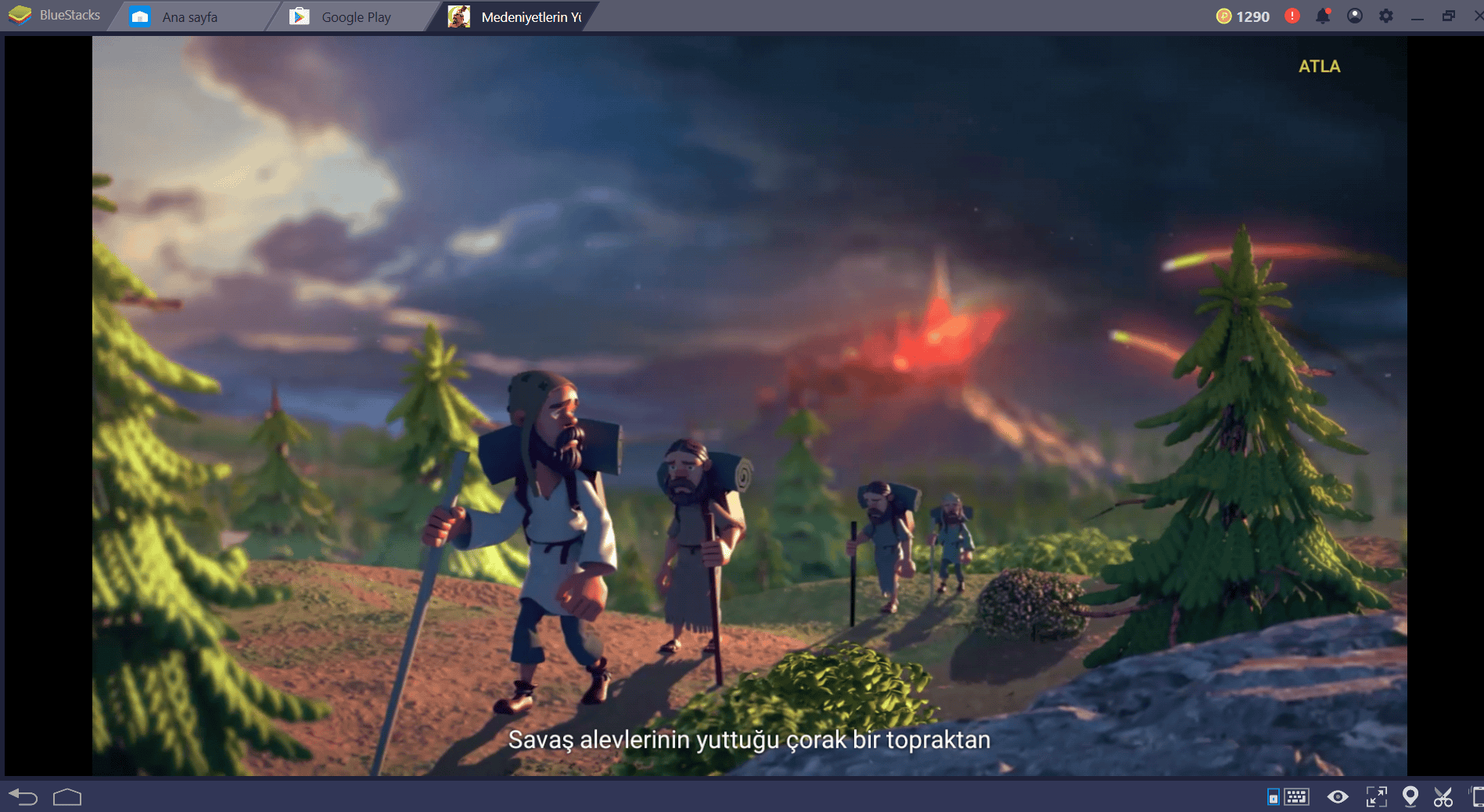This screenshot has width=1484, height=812.
Task: Click the home button in bottom navigation
Action: 67,797
